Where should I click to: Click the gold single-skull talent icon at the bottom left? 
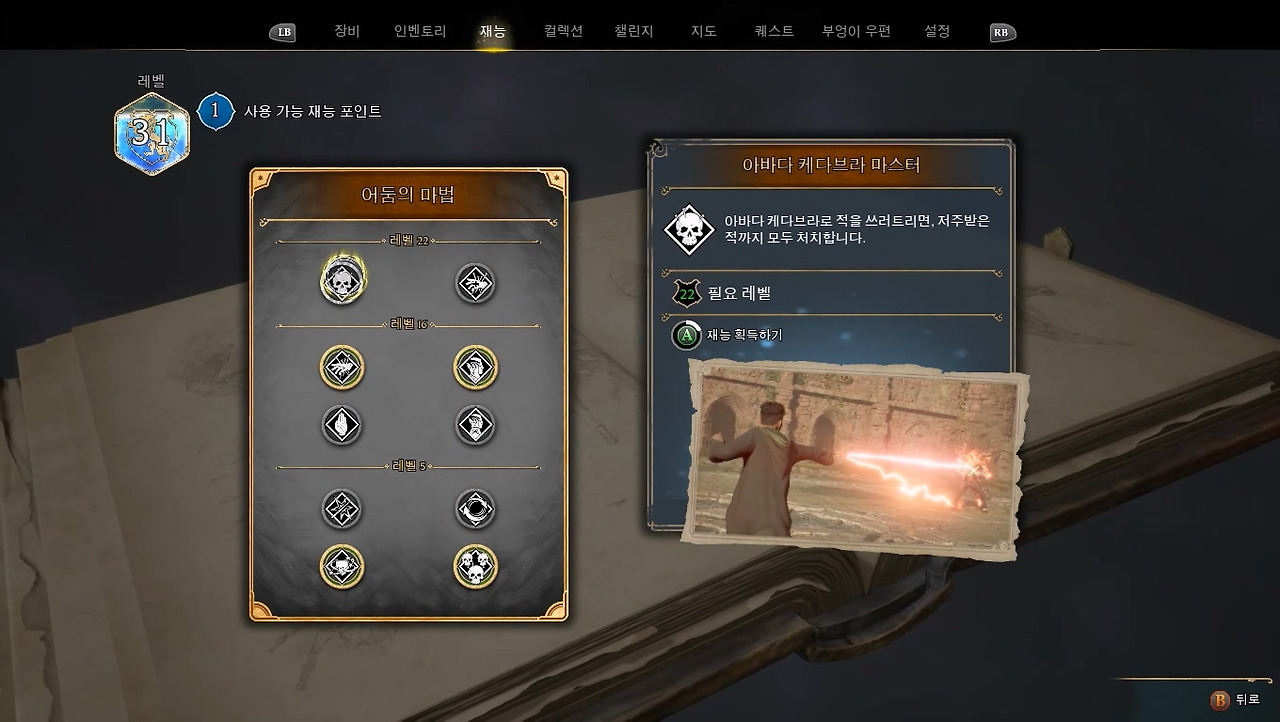click(342, 566)
